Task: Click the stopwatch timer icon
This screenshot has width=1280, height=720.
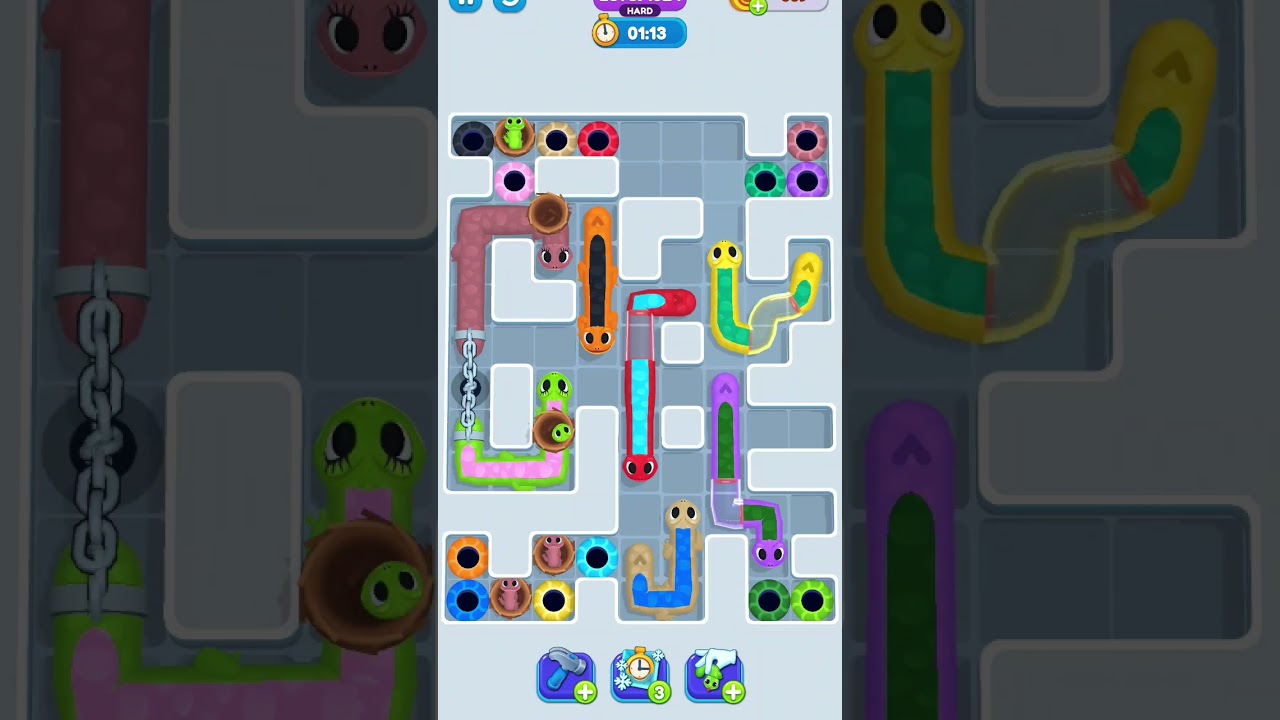Action: pos(604,32)
